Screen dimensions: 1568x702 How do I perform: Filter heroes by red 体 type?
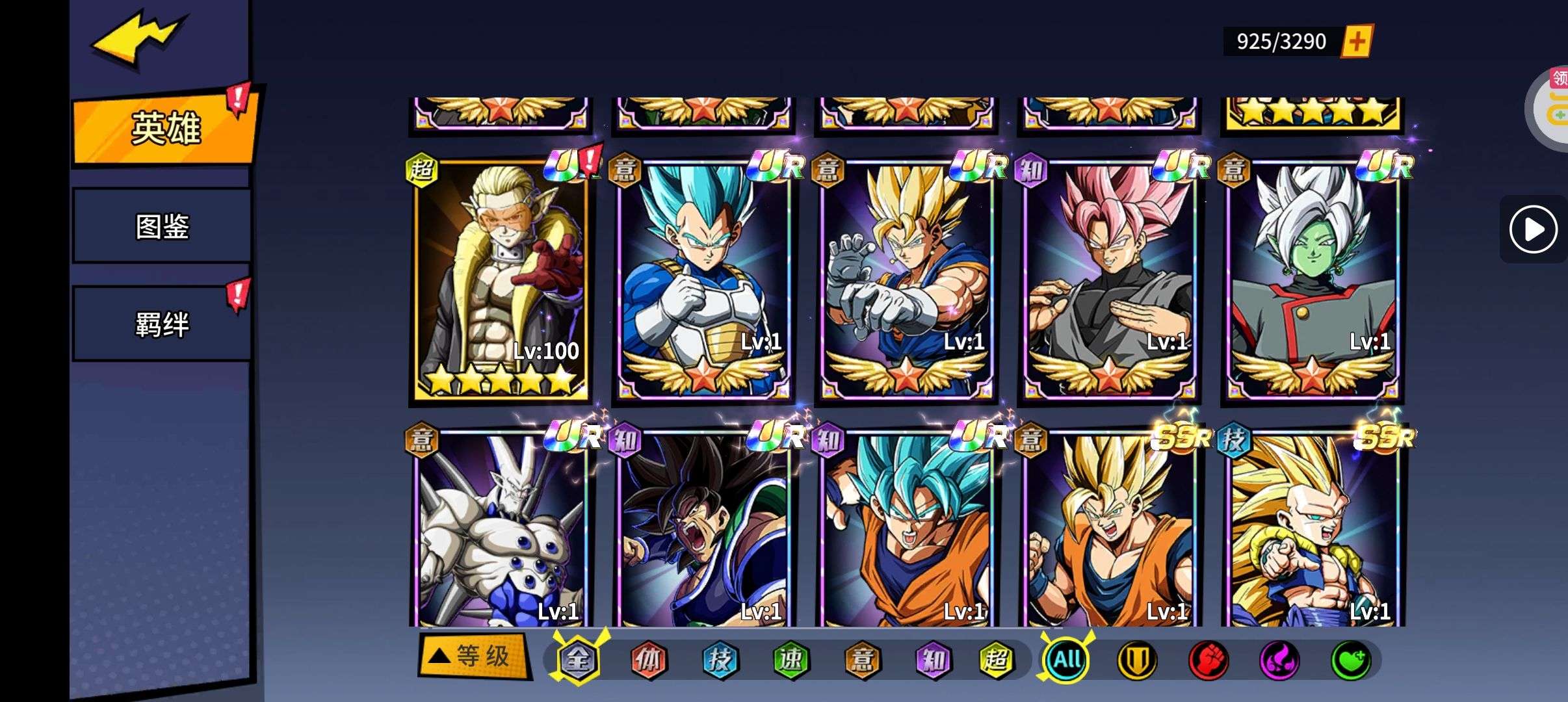pyautogui.click(x=648, y=660)
